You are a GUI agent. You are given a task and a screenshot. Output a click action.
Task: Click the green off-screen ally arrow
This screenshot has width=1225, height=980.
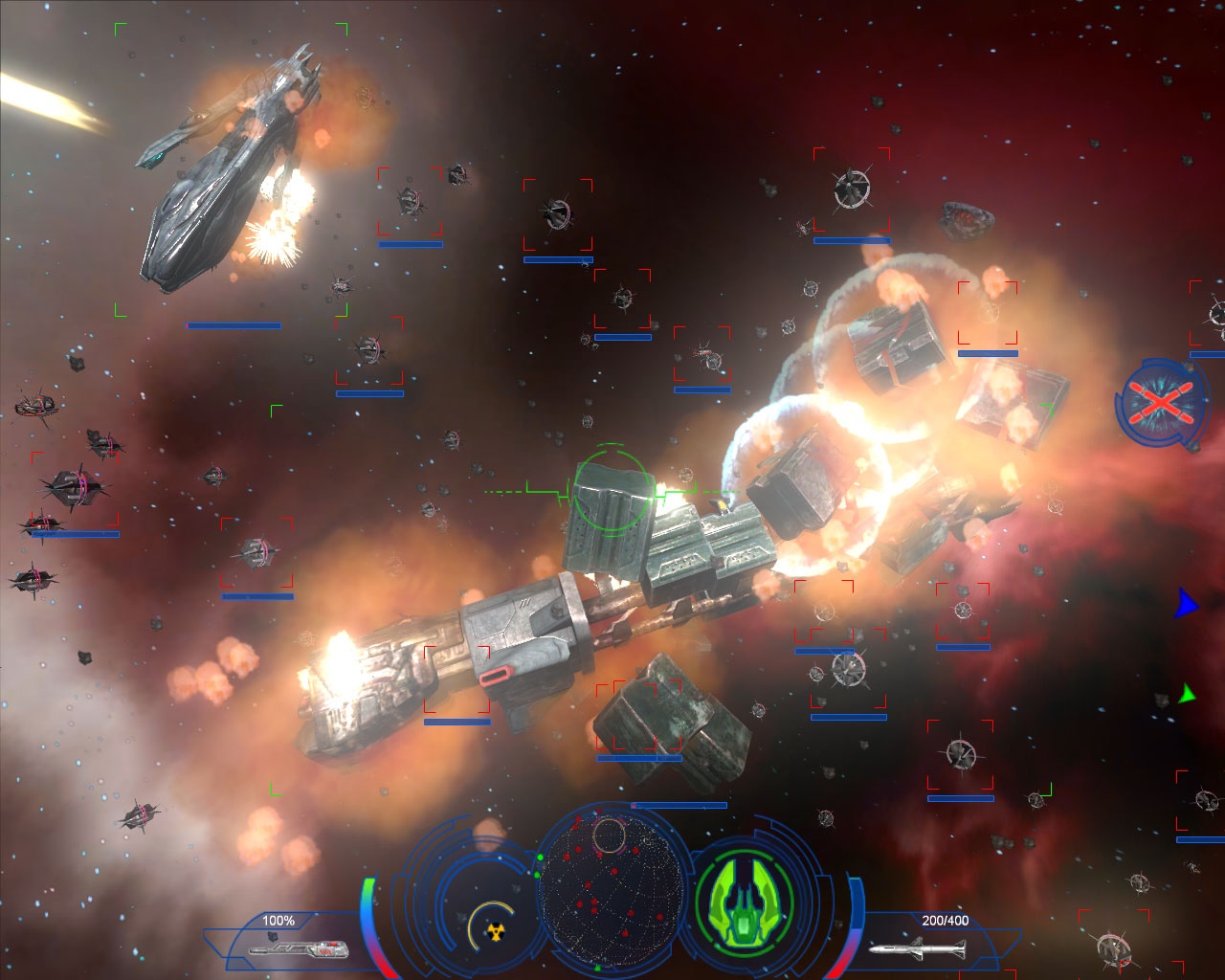tap(1188, 694)
